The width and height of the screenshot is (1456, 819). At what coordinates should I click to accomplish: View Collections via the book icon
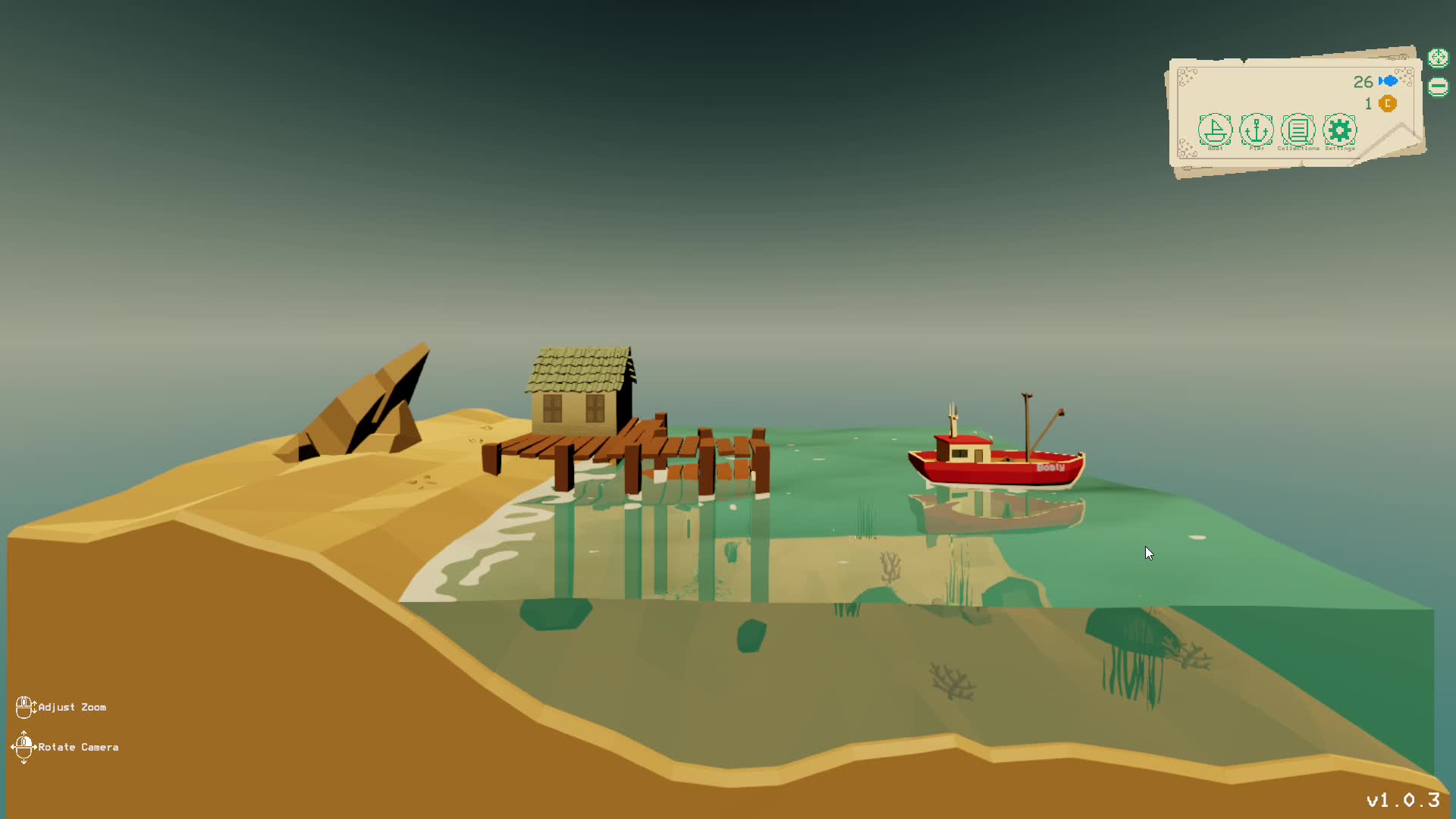1298,130
